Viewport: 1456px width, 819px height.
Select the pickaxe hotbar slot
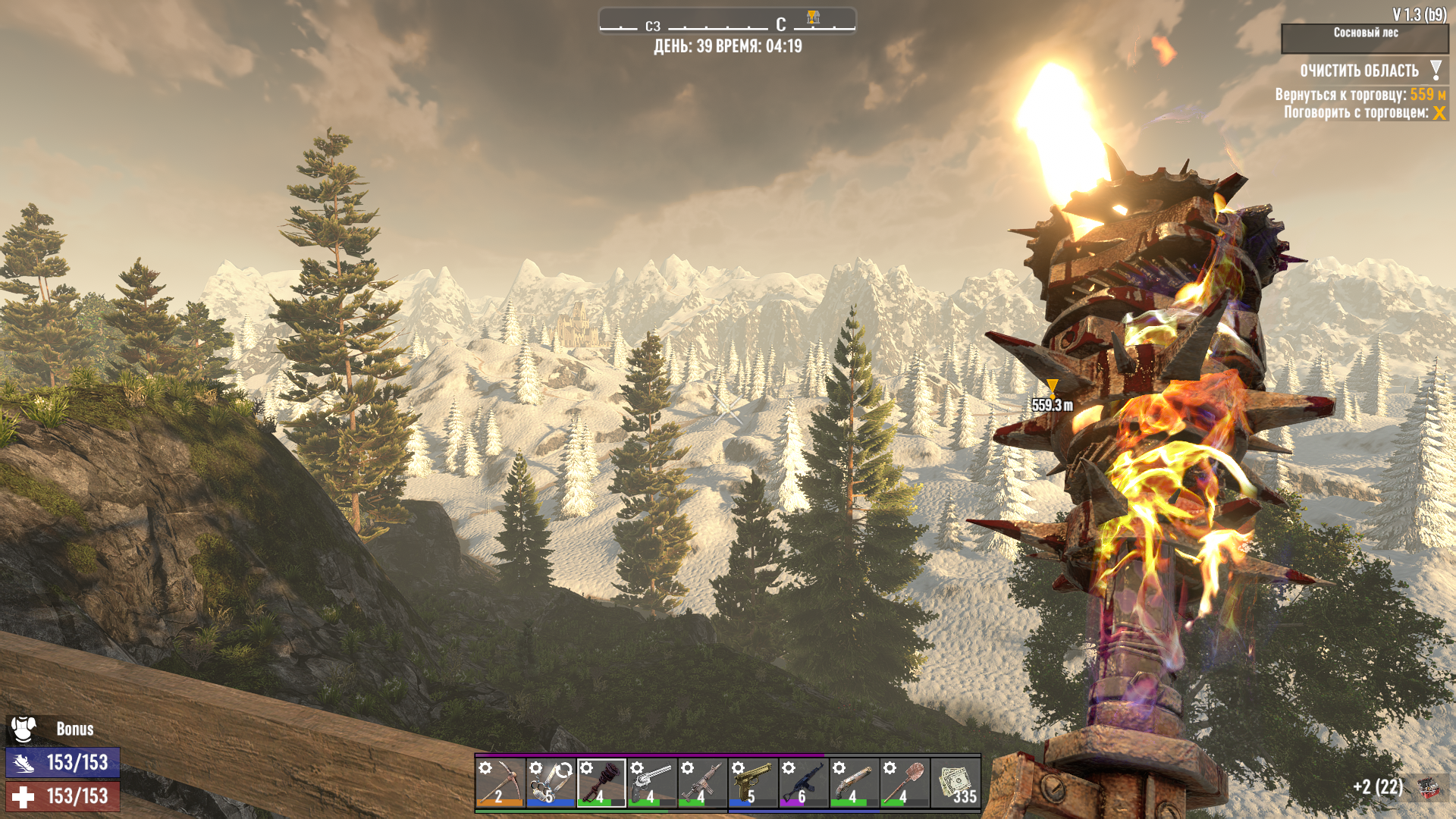pyautogui.click(x=500, y=783)
